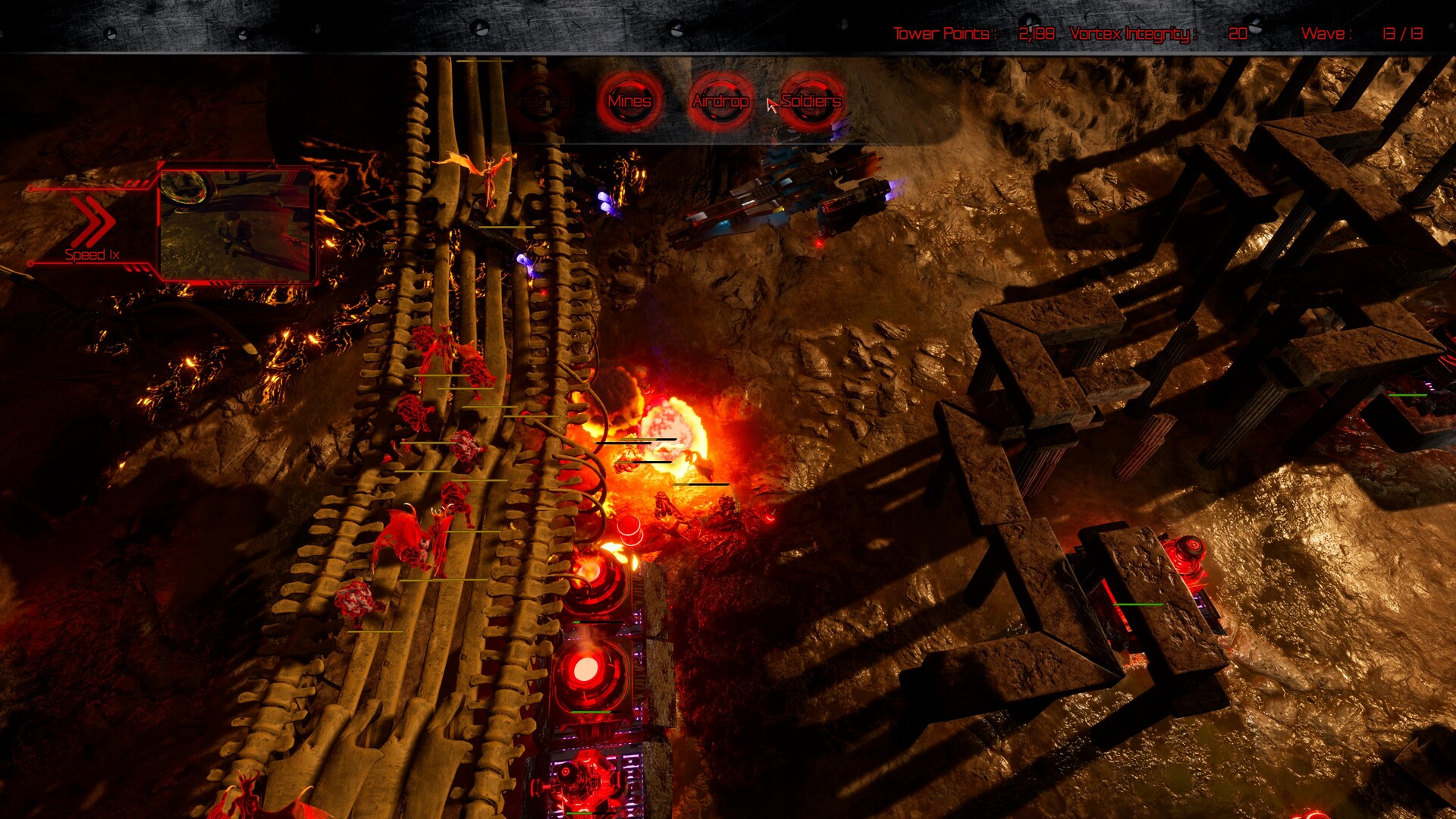Image resolution: width=1456 pixels, height=819 pixels.
Task: Activate the Mines ability
Action: pyautogui.click(x=629, y=101)
